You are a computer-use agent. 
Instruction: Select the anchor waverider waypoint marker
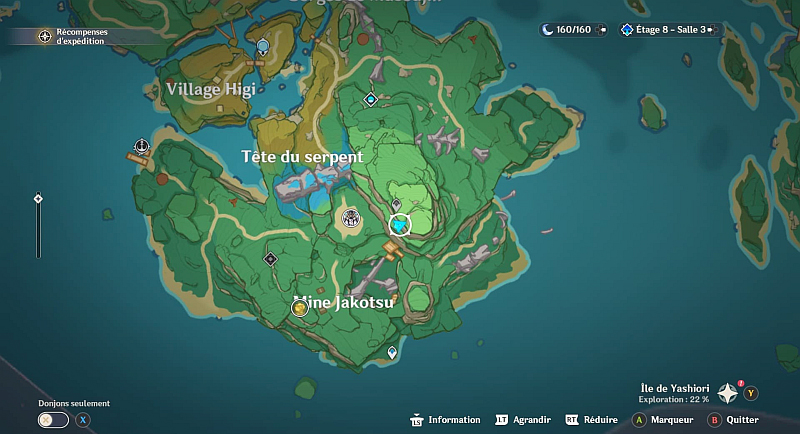coord(142,146)
